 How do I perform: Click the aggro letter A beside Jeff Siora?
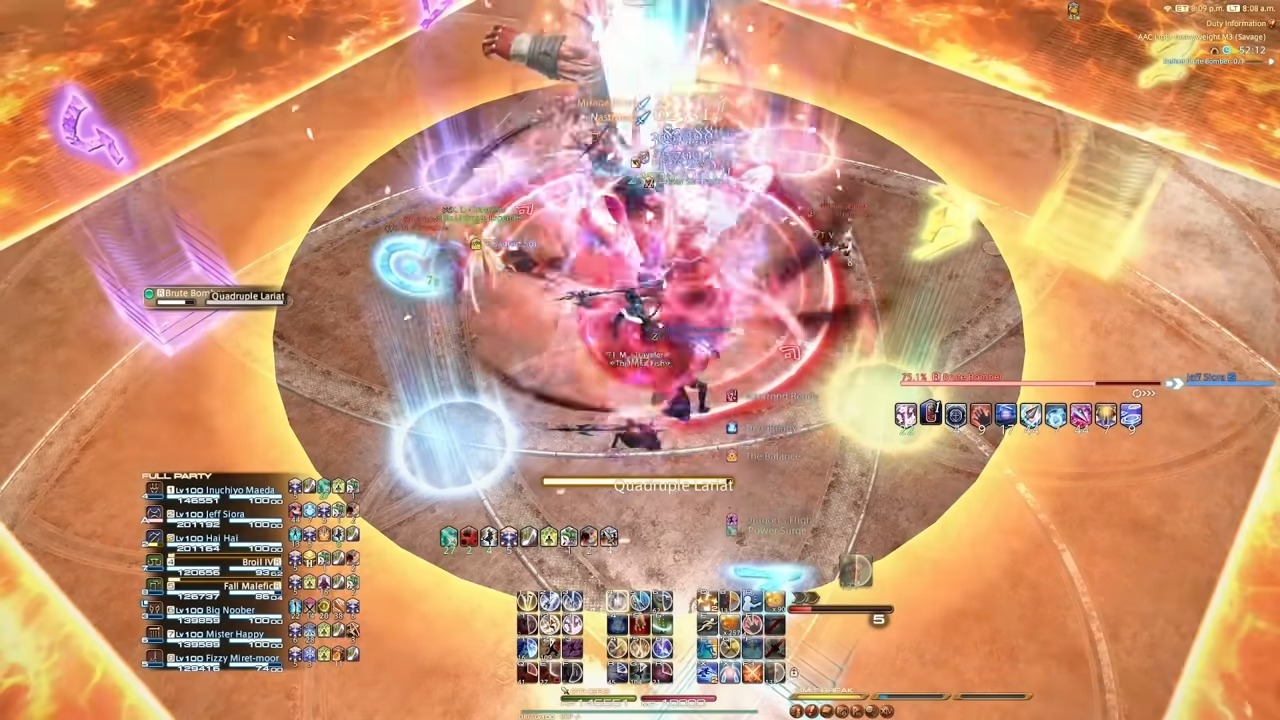coord(144,520)
